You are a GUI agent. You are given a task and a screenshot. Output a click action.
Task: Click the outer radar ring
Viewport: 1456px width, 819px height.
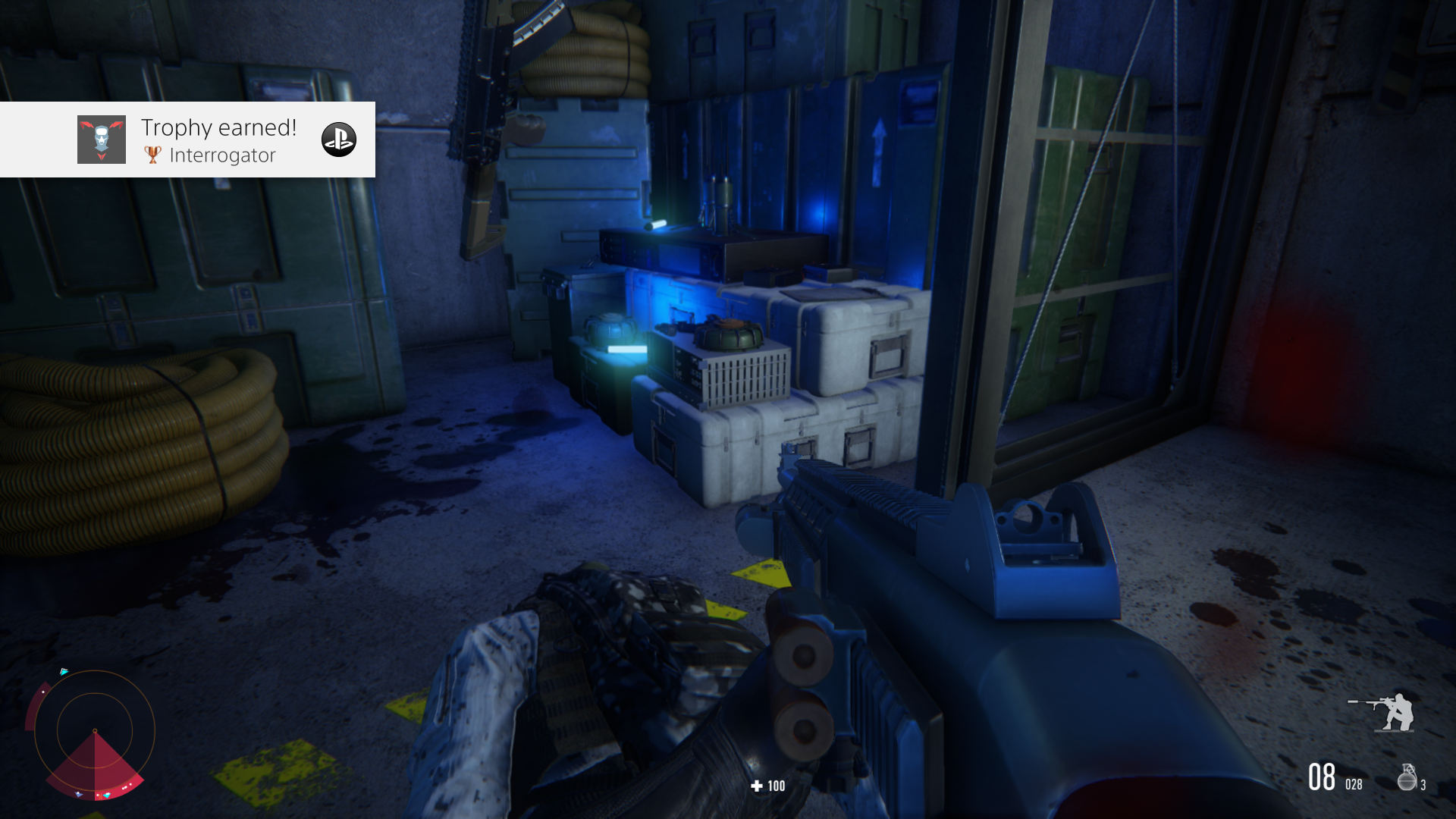coord(95,671)
